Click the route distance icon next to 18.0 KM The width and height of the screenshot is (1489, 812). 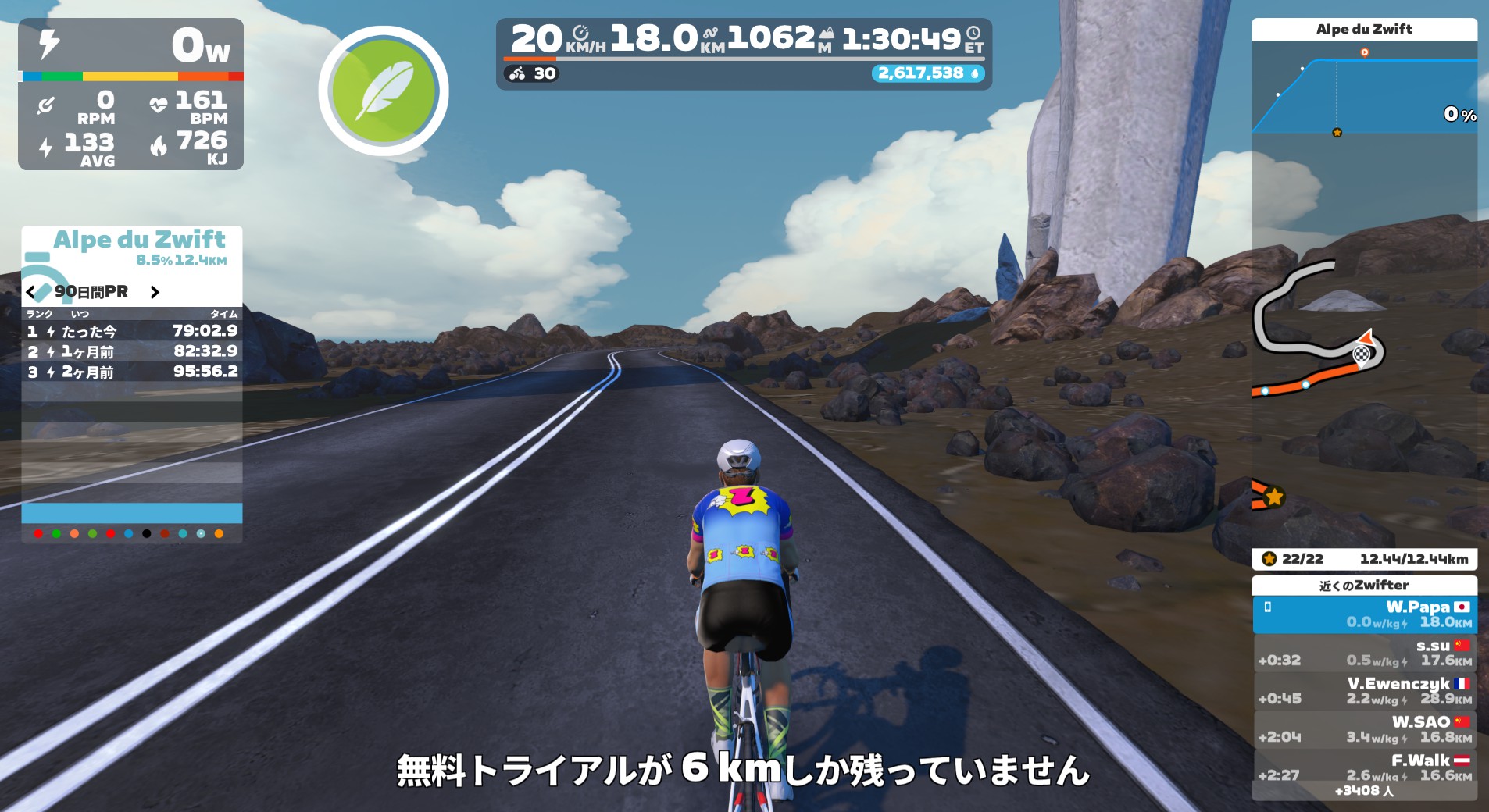[709, 34]
